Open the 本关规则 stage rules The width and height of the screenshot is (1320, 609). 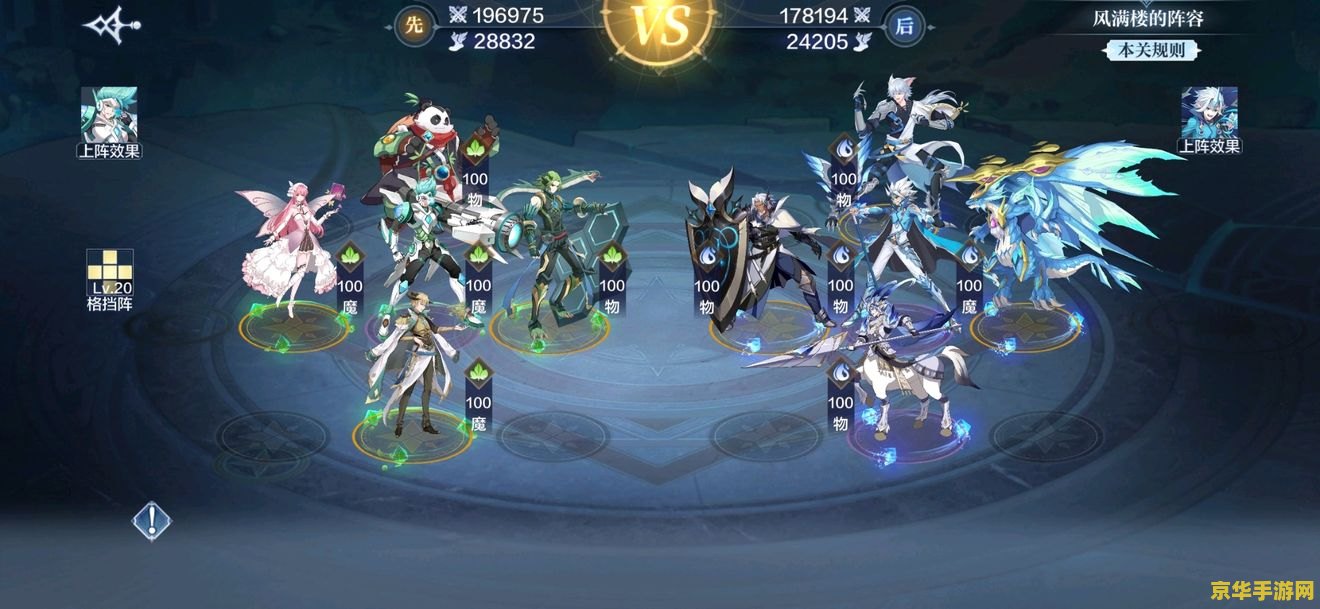click(x=1148, y=50)
